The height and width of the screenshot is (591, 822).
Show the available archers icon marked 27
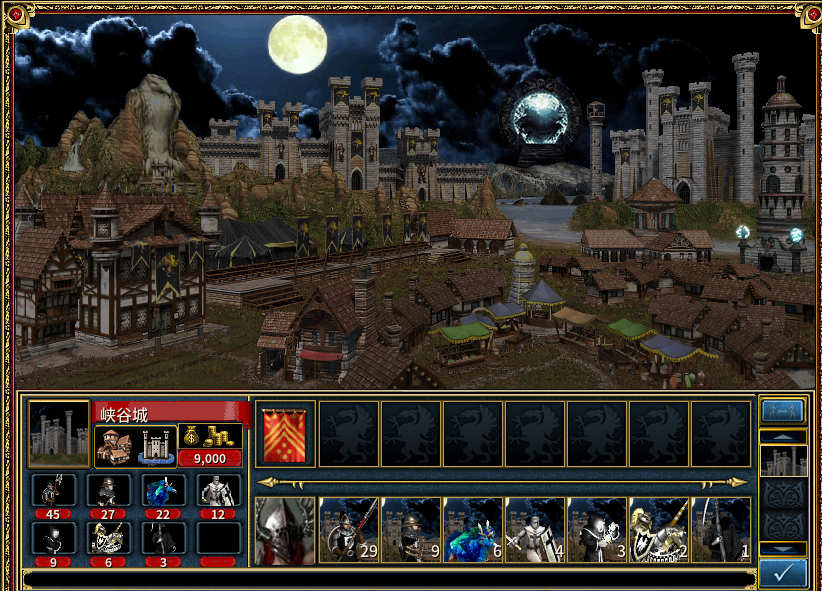pos(107,490)
